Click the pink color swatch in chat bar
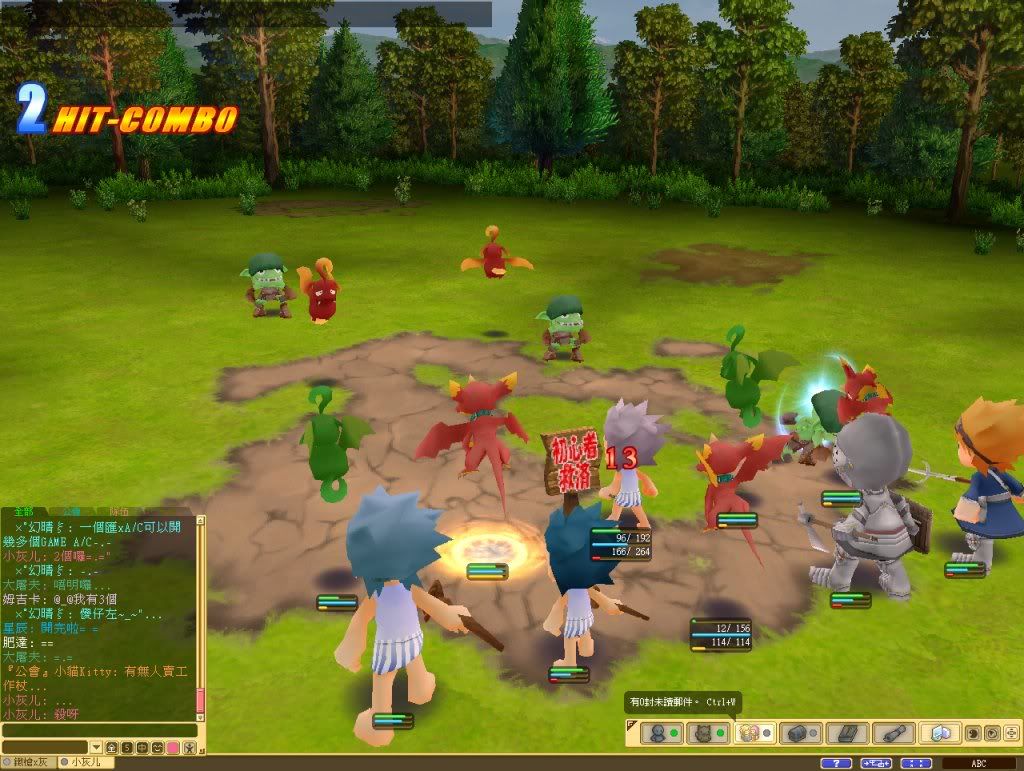 pyautogui.click(x=173, y=747)
